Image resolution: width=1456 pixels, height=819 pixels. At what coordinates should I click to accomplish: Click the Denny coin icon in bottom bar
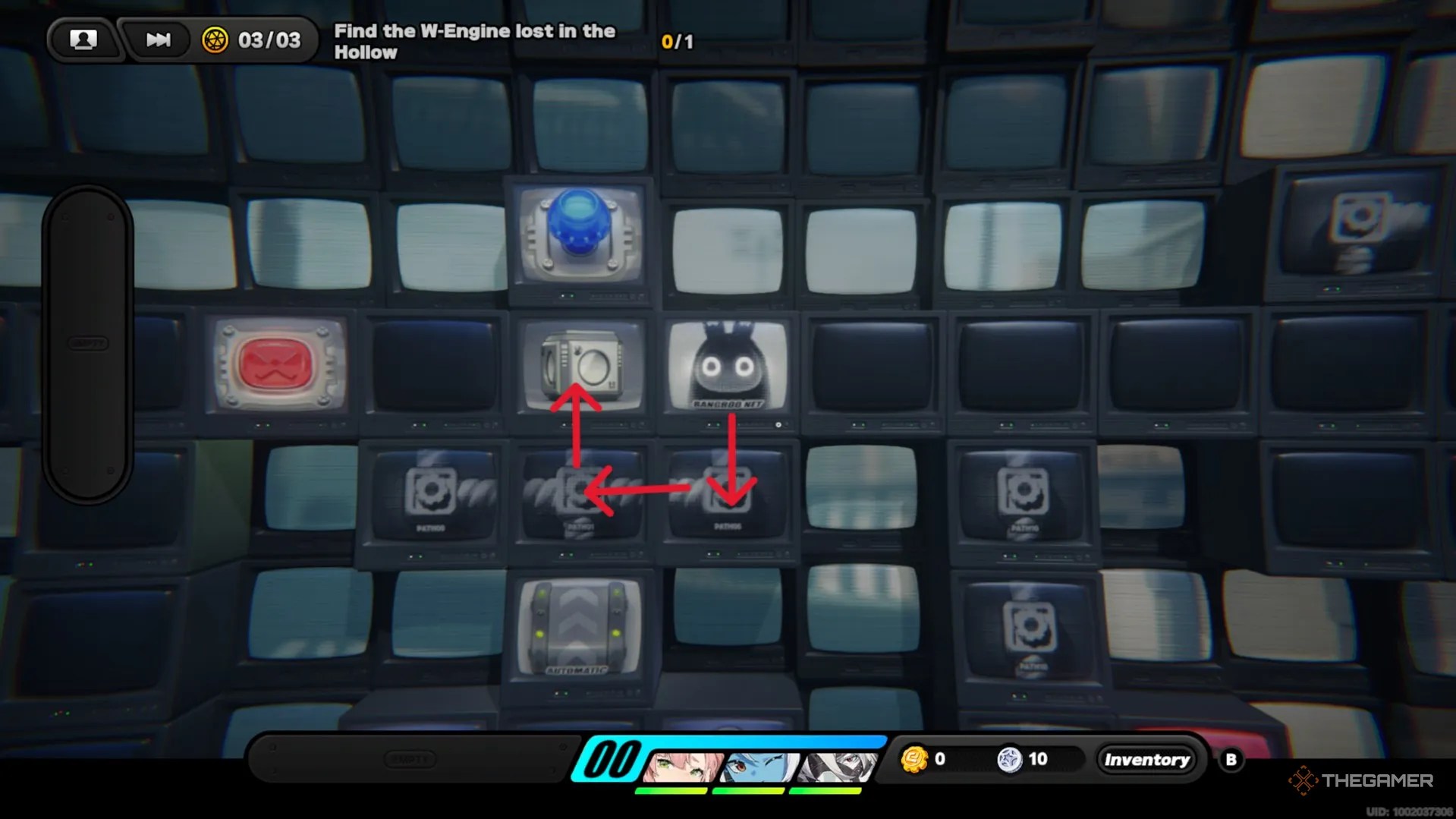(x=914, y=758)
